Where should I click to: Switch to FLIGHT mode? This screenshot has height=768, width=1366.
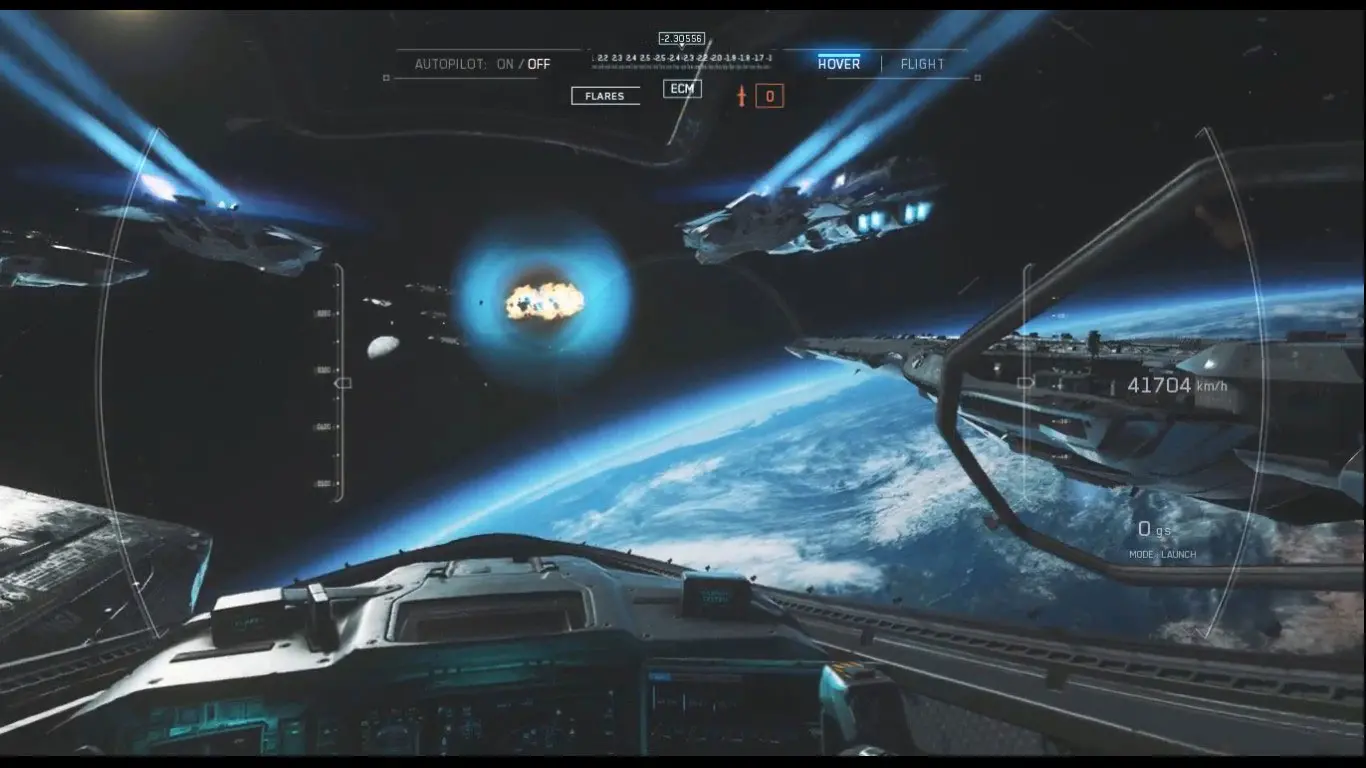922,64
